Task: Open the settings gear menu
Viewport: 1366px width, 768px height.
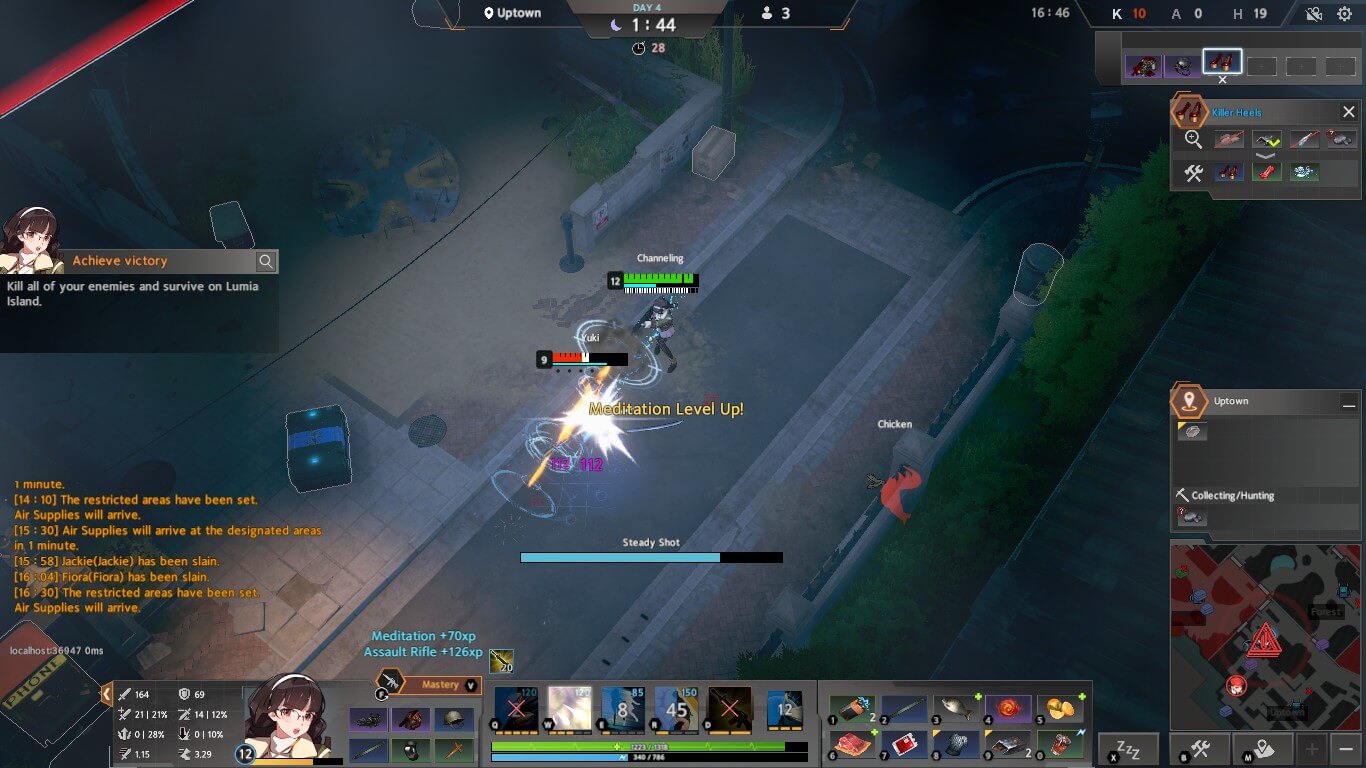Action: click(1344, 14)
